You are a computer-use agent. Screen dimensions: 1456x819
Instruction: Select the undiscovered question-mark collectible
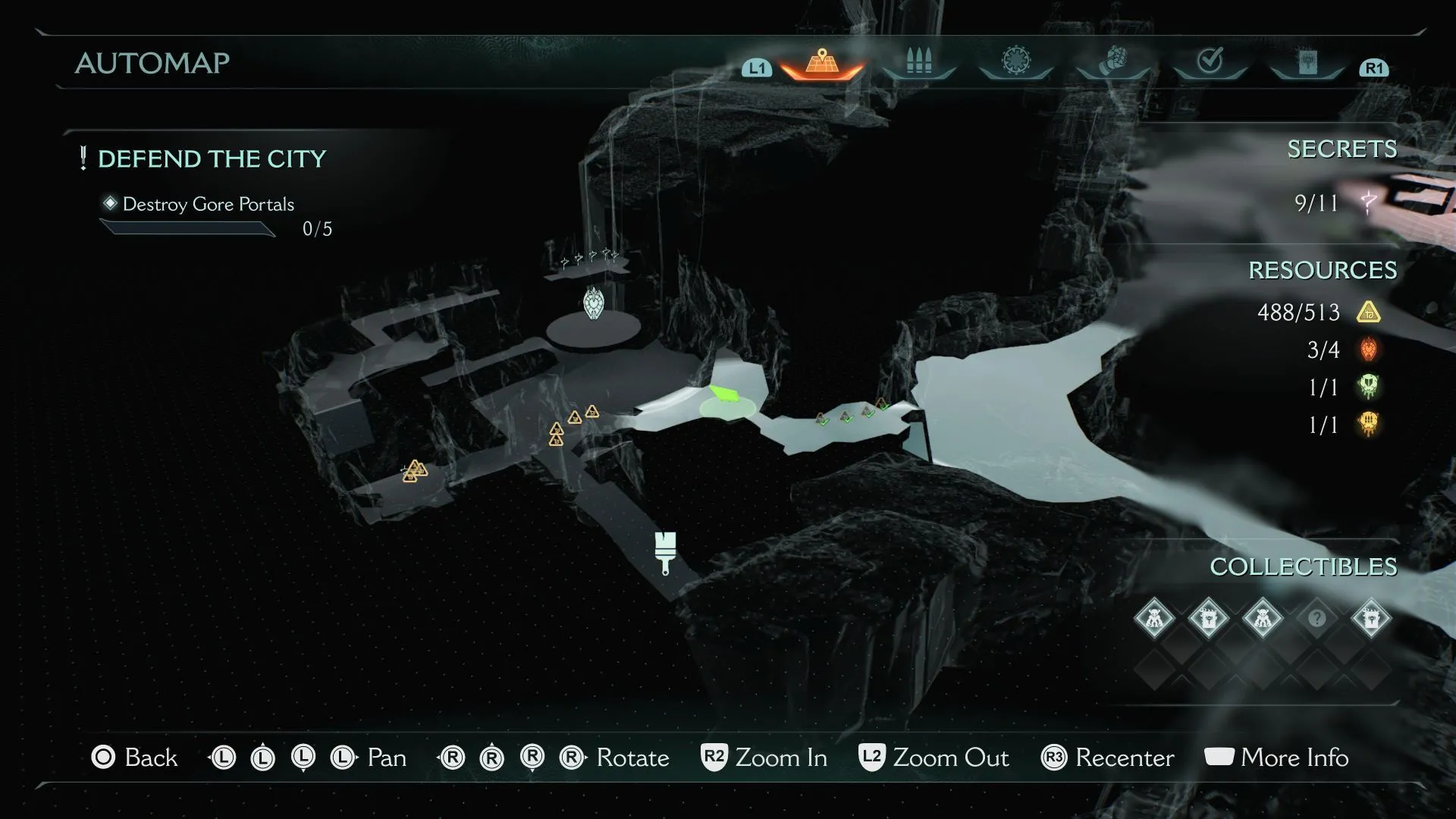(x=1317, y=618)
